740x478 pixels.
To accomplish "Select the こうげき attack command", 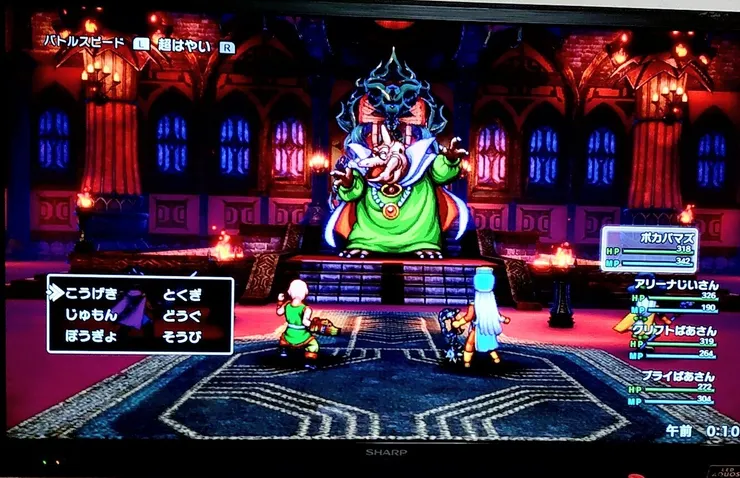I will [91, 292].
